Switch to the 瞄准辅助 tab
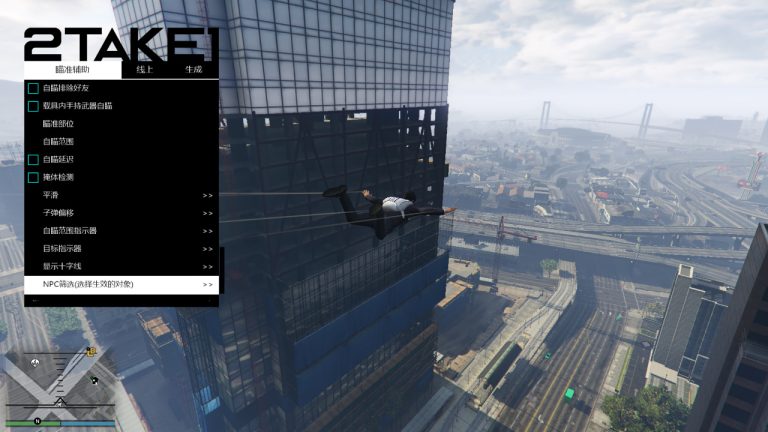 72,70
